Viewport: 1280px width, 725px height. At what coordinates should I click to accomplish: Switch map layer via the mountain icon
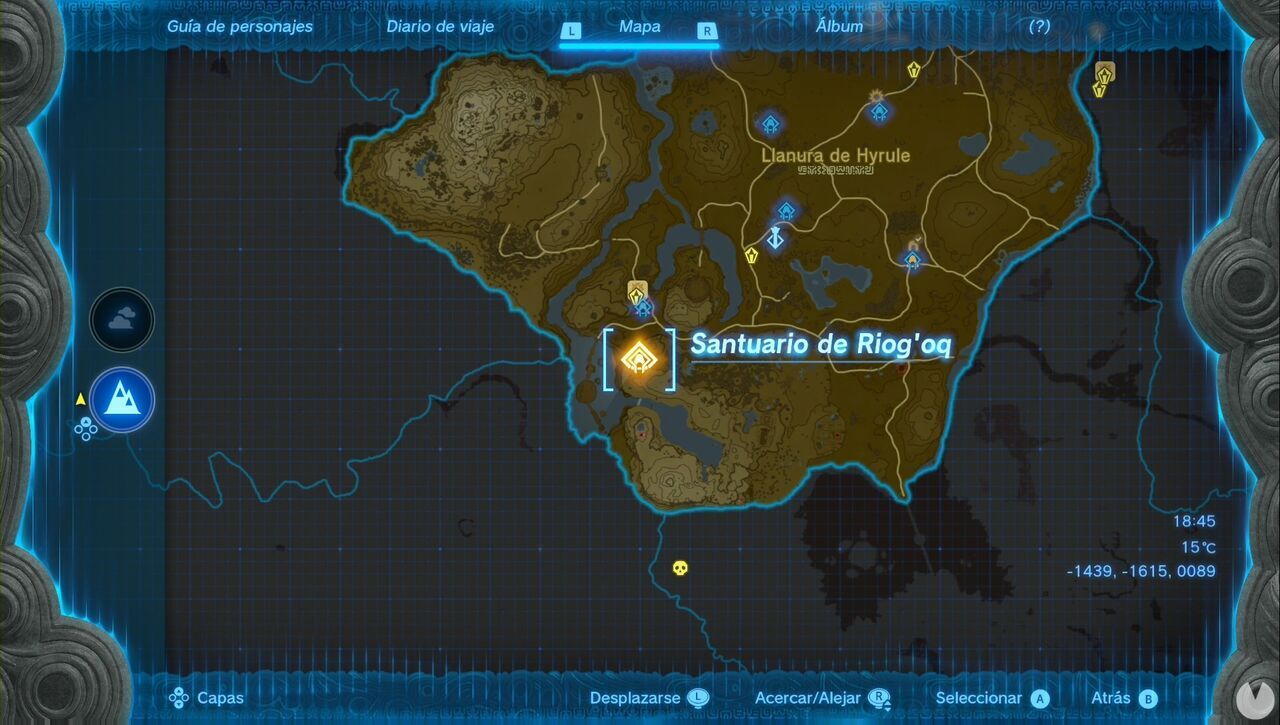pos(121,399)
